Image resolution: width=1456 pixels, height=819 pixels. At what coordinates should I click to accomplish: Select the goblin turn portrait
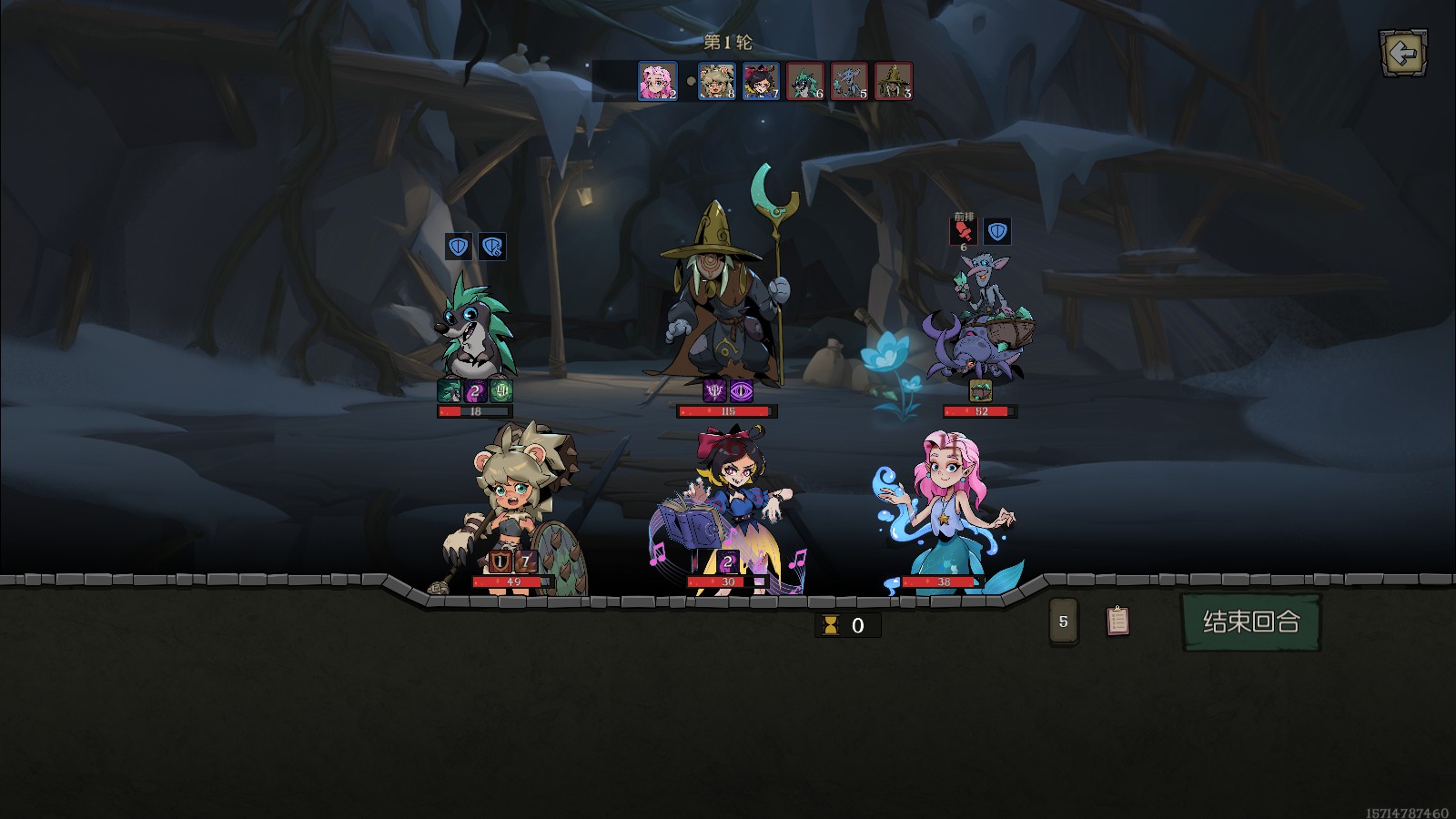849,81
